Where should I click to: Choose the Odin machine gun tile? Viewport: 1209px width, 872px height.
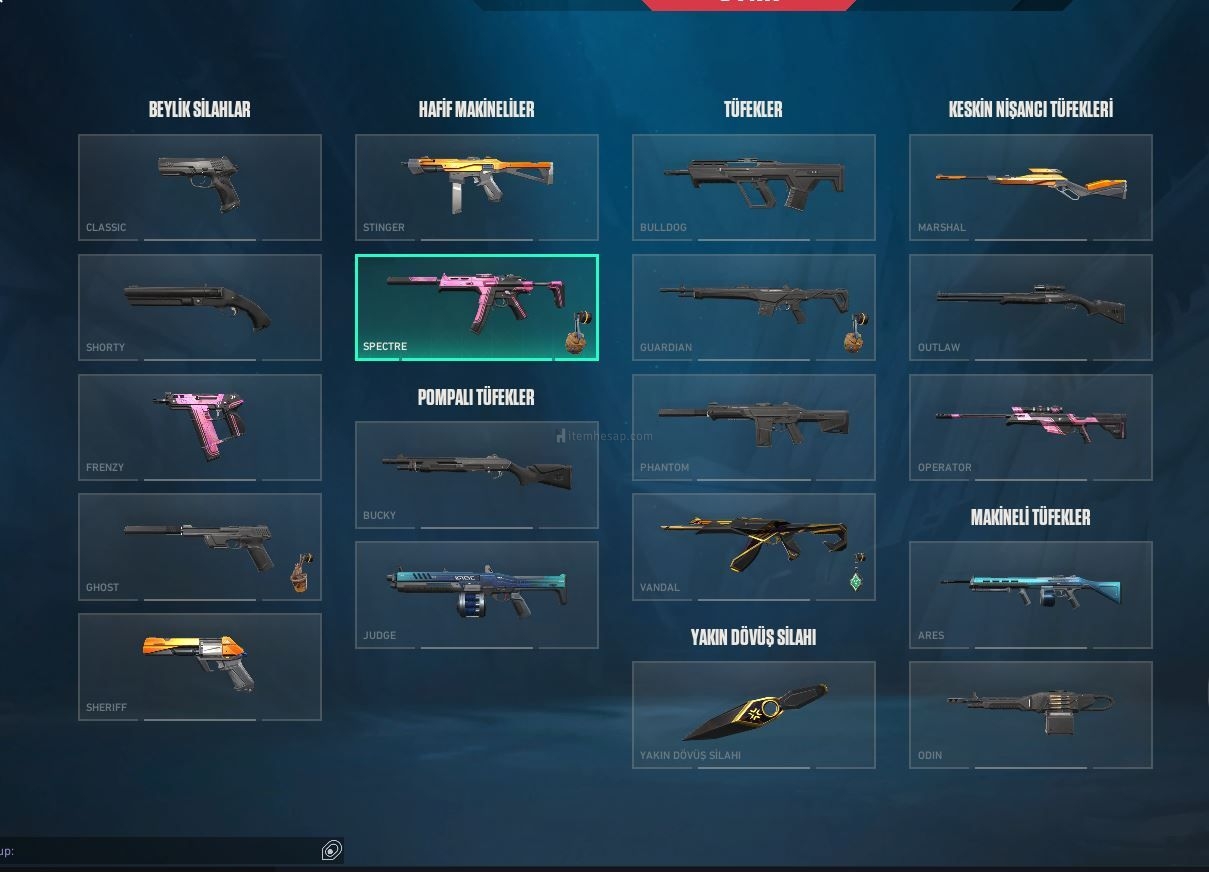(1031, 714)
